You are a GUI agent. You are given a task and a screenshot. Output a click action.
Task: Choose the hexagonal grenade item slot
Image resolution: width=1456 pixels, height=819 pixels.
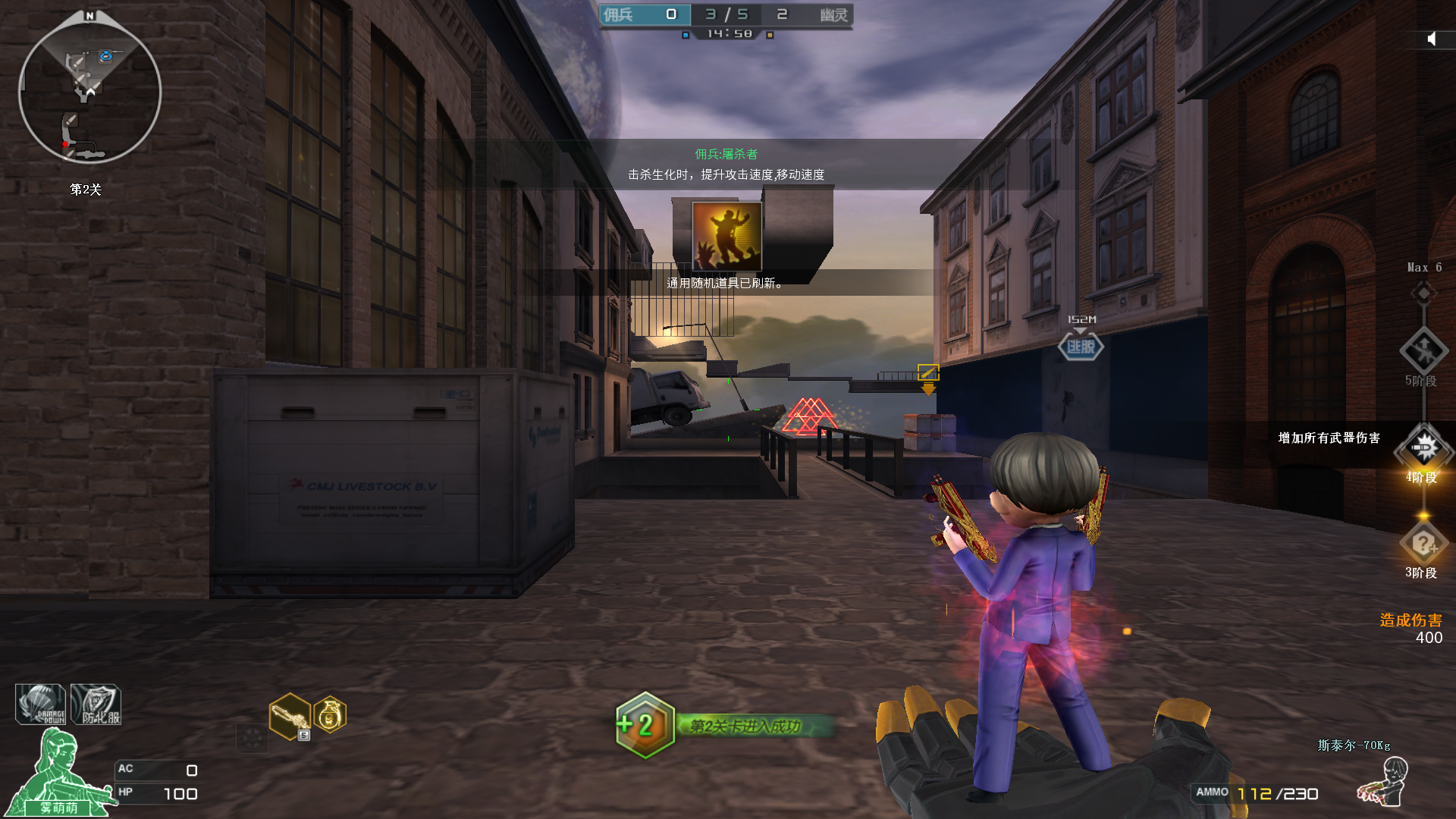point(330,714)
